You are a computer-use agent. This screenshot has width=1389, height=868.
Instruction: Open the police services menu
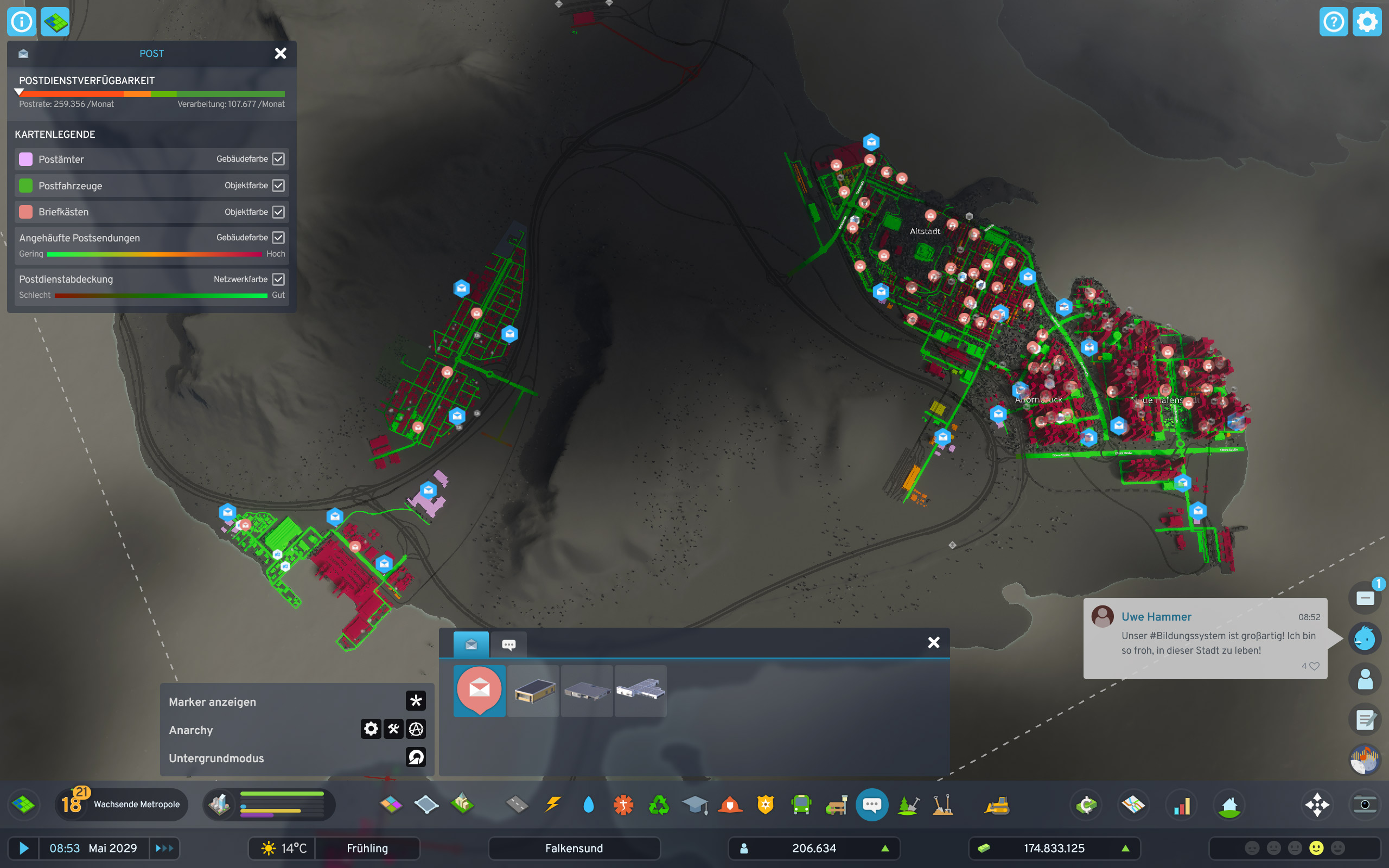coord(766,805)
